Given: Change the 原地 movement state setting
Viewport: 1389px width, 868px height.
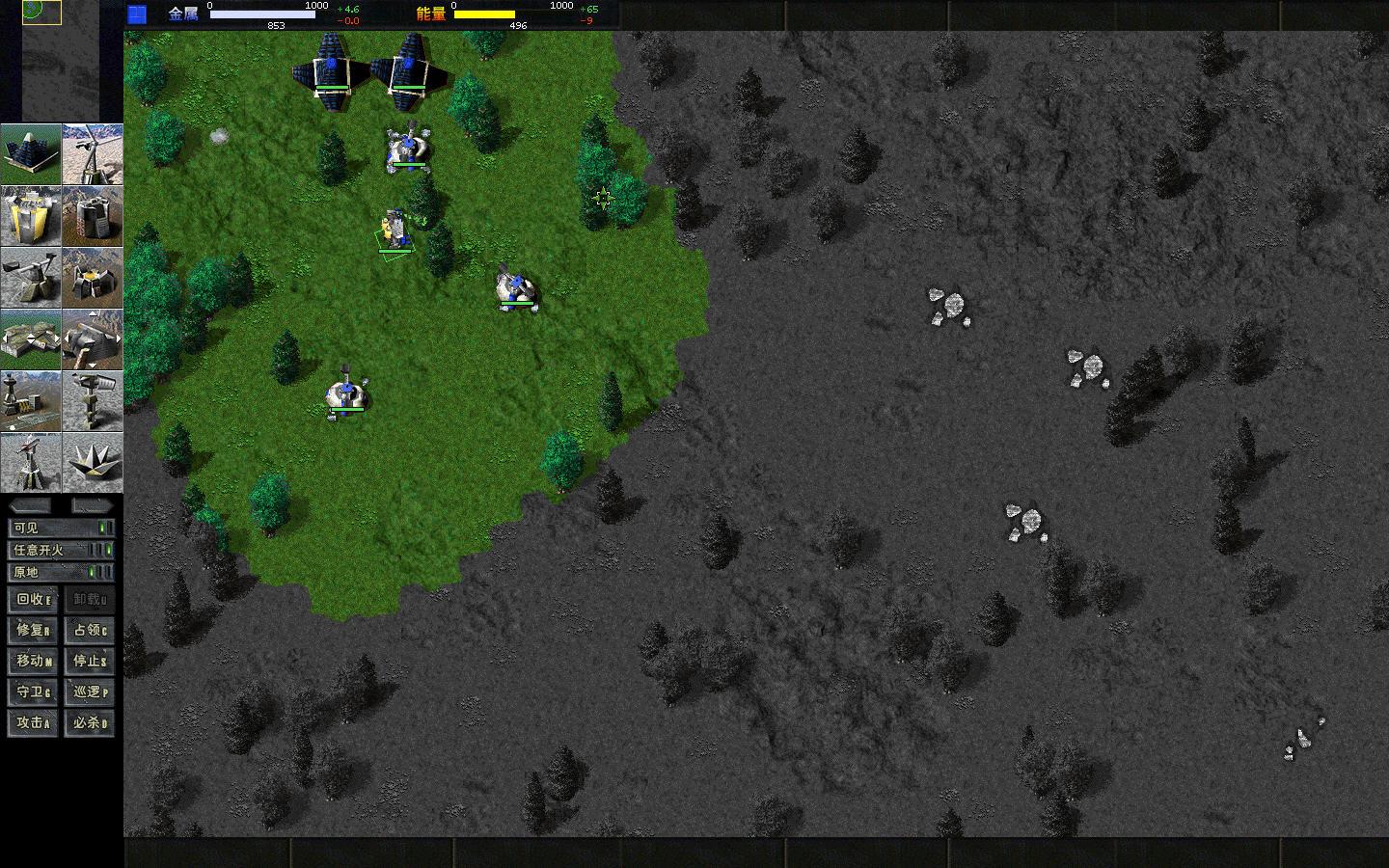Looking at the screenshot, I should [62, 573].
